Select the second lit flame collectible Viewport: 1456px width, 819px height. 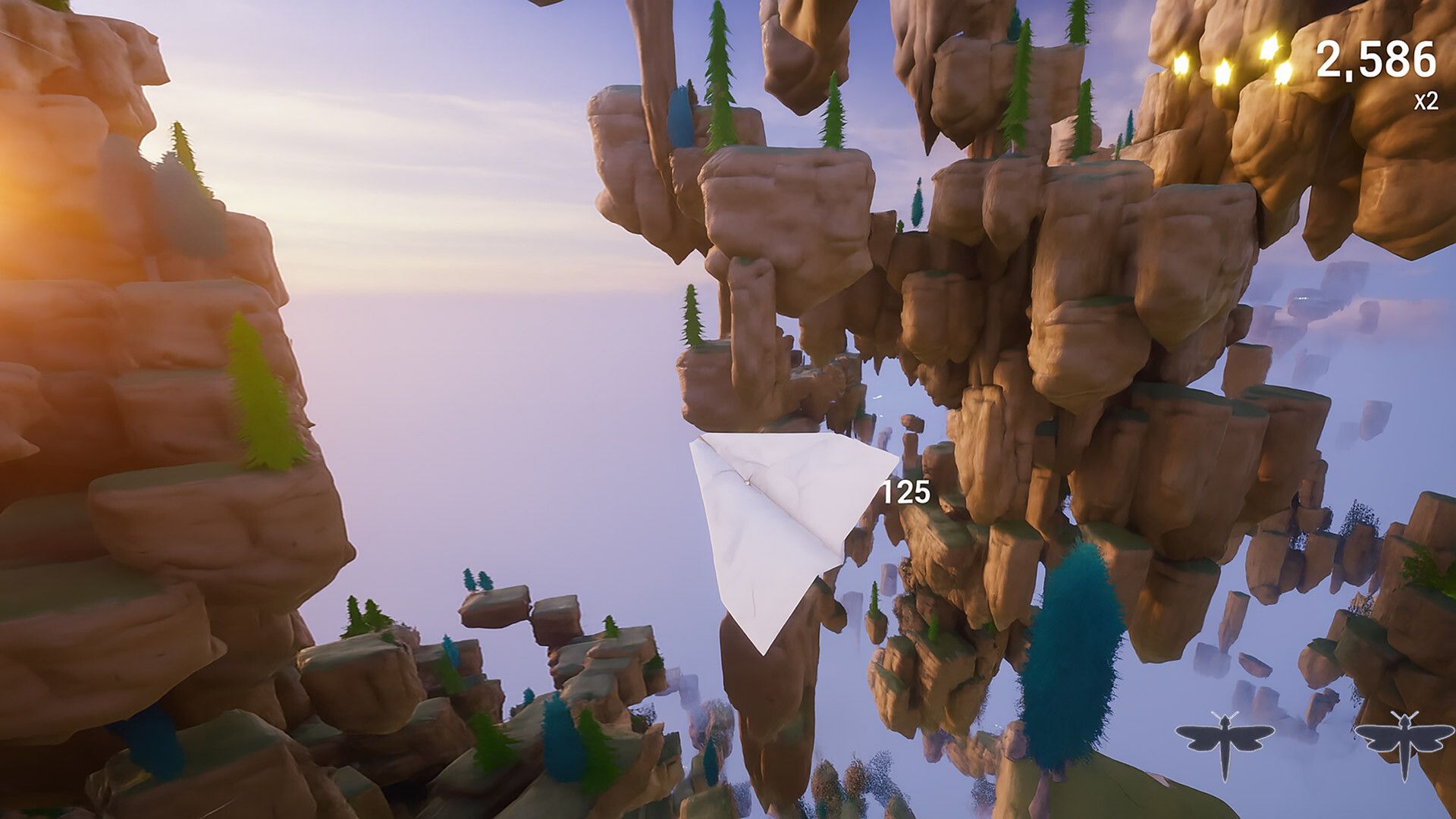click(1223, 73)
